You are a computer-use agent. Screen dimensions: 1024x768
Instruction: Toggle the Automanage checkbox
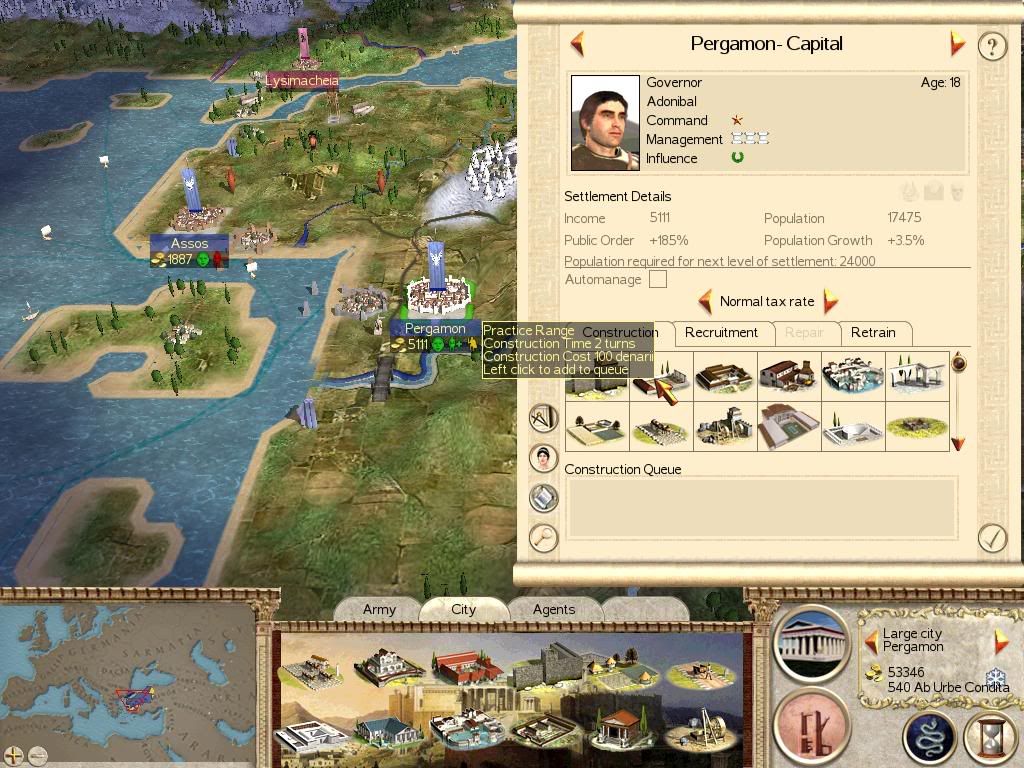click(x=657, y=280)
